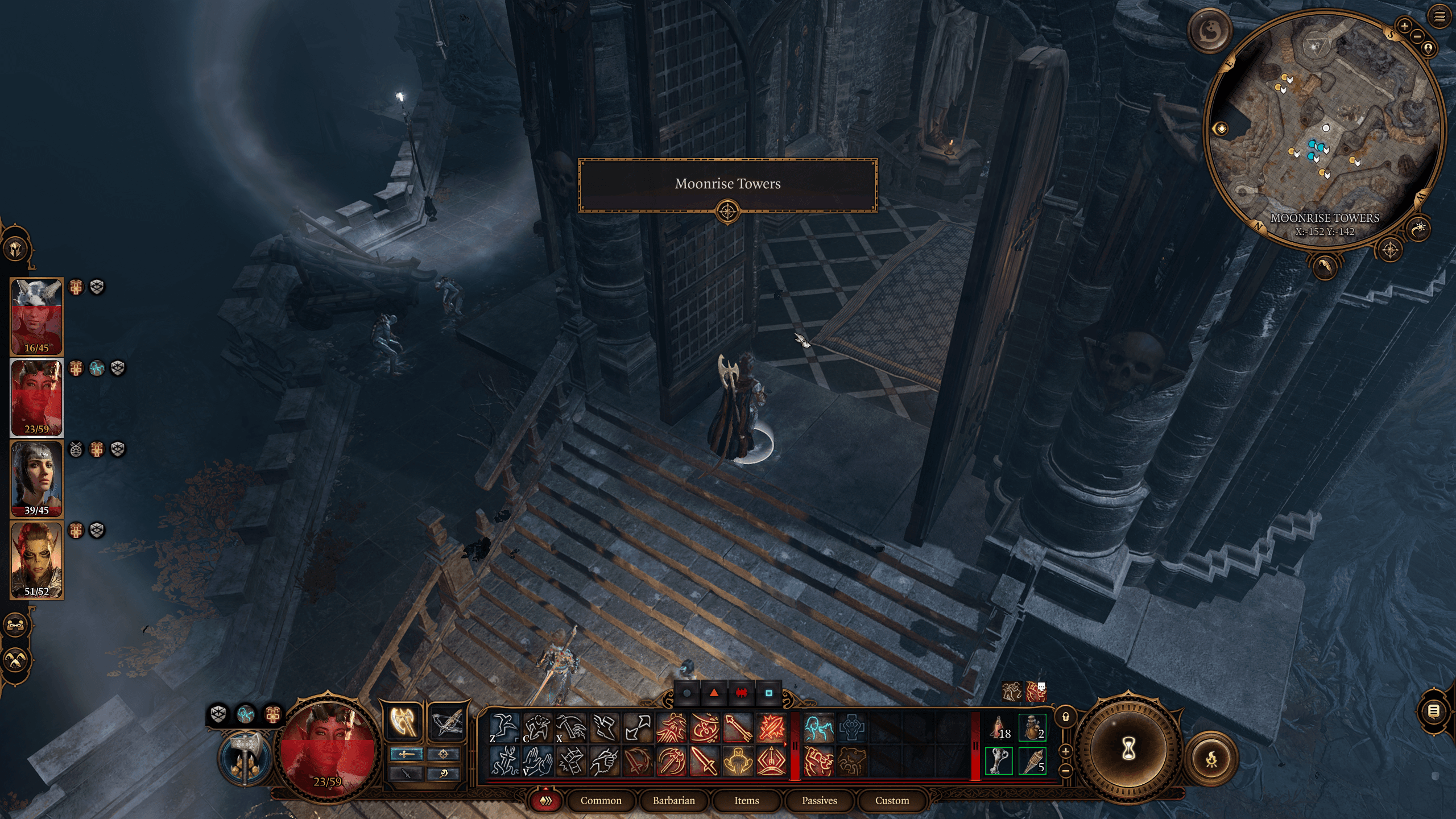Open the campfire rest menu
This screenshot has height=819, width=1456.
tap(1211, 758)
